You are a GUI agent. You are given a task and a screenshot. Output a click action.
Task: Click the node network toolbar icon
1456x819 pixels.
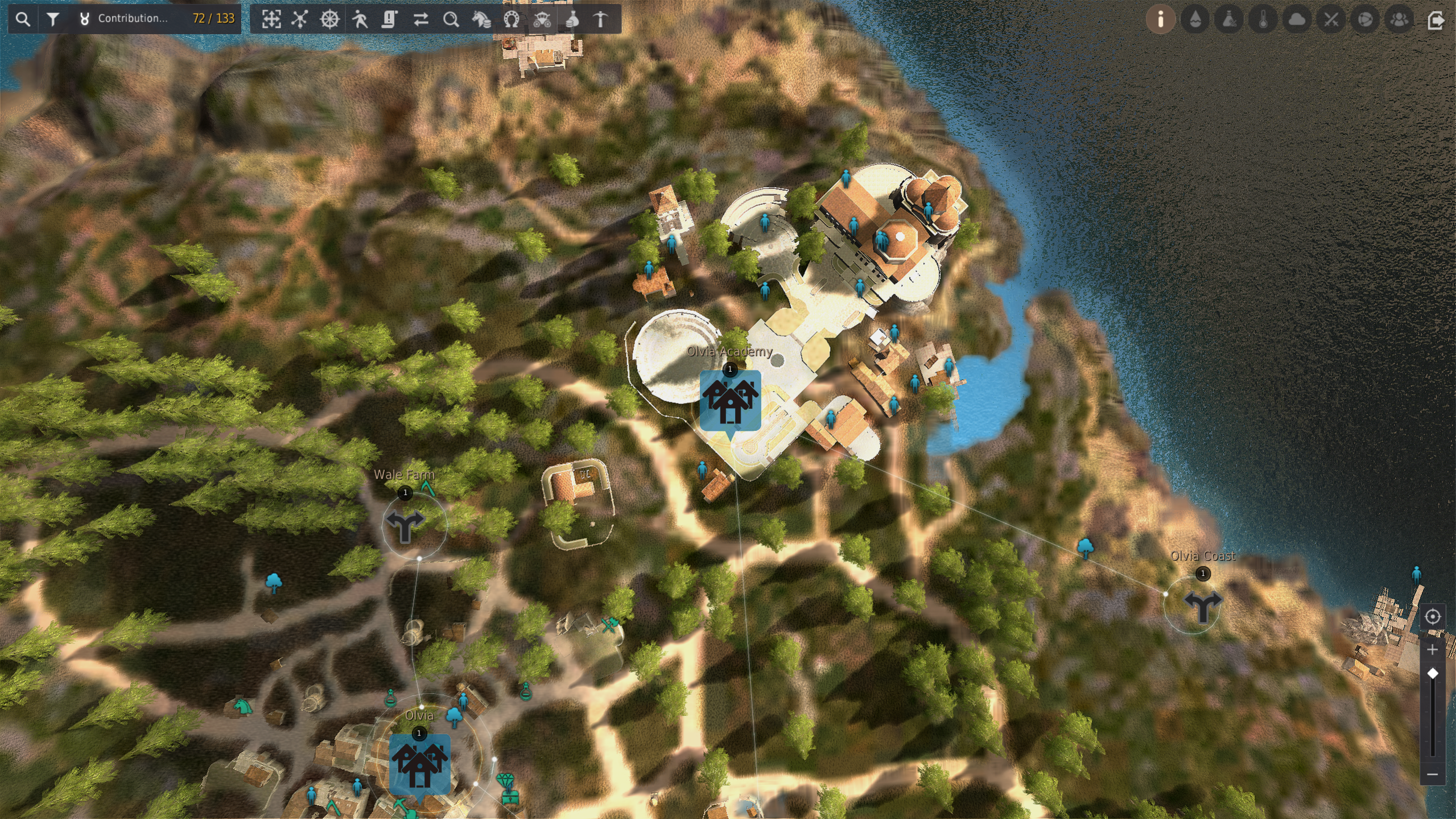(x=300, y=19)
